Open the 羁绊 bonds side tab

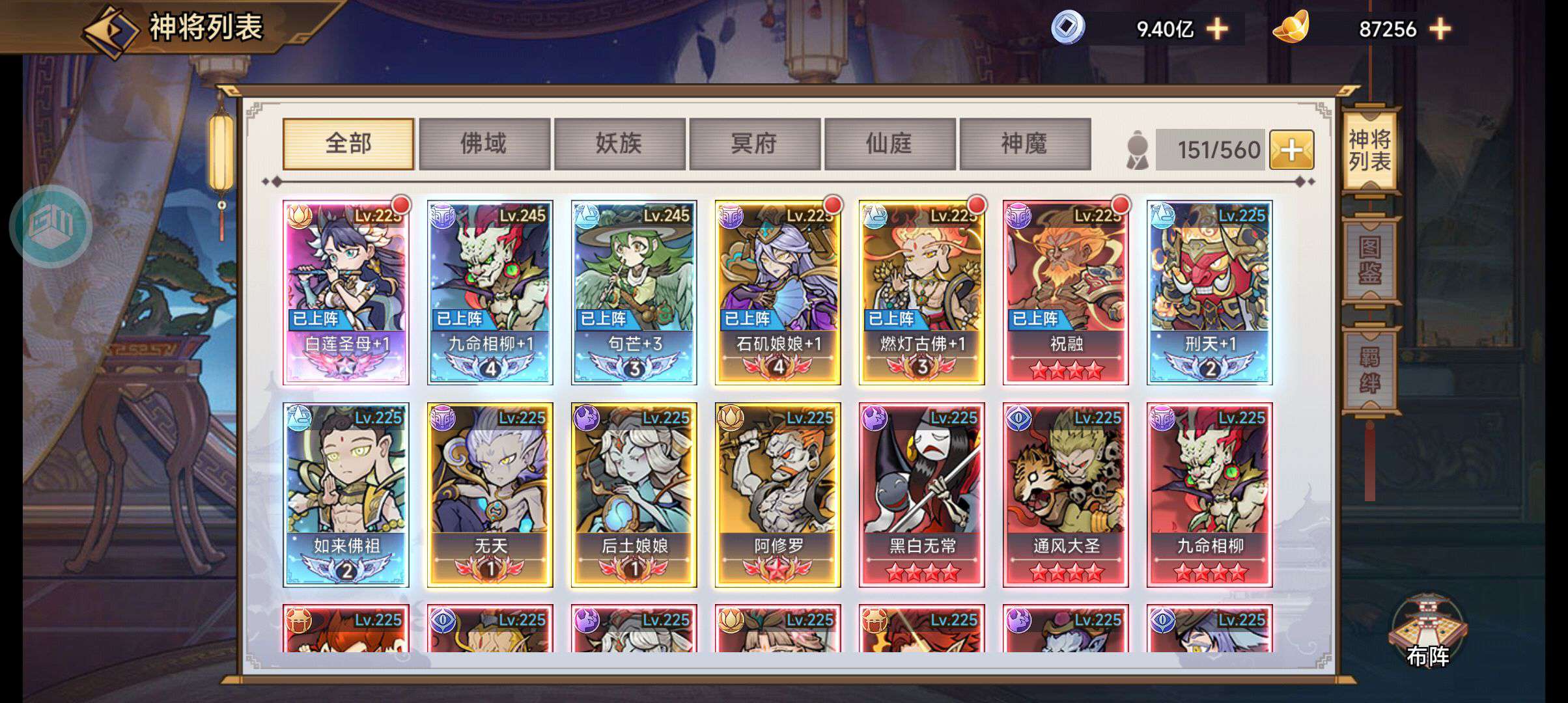(x=1370, y=370)
